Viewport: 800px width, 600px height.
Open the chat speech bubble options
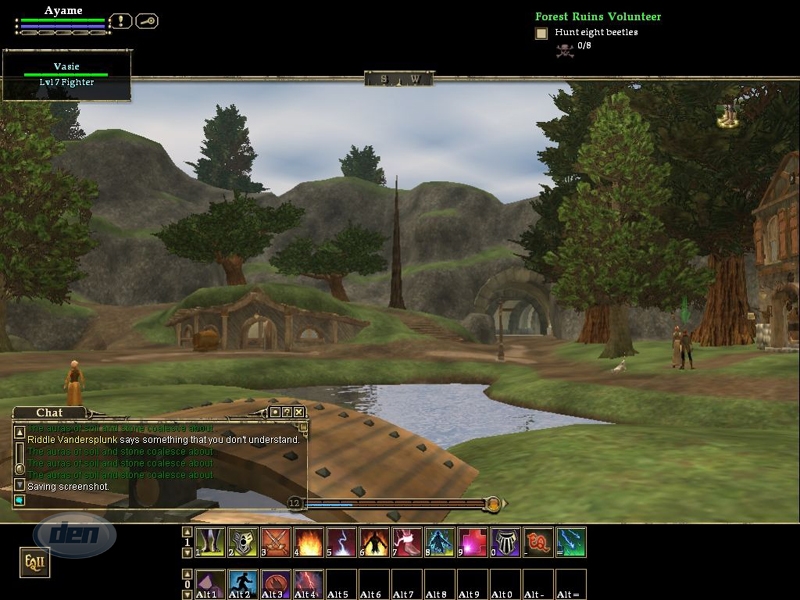19,499
